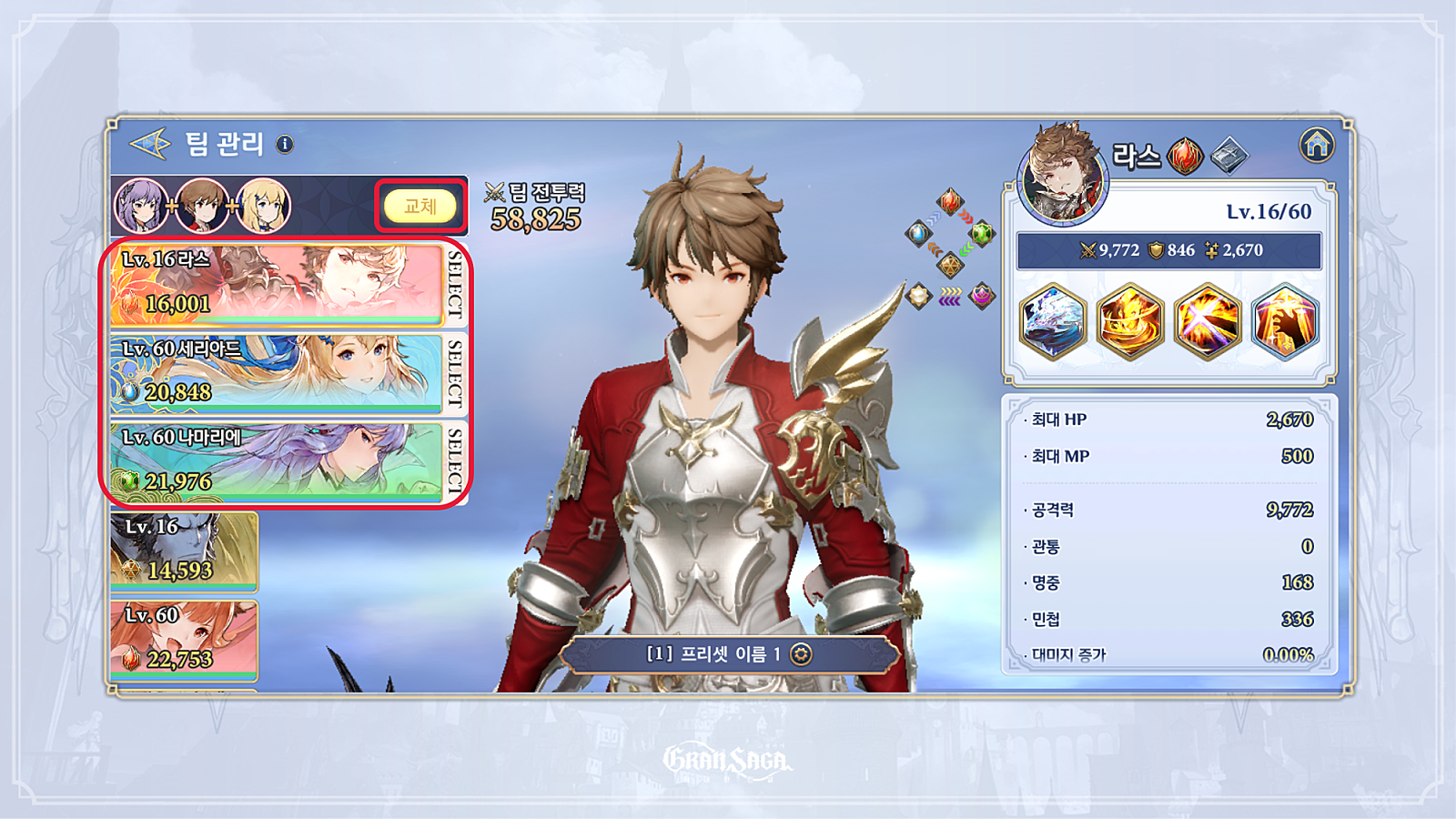Open the fire swirl skill icon
The width and height of the screenshot is (1456, 819).
click(1130, 322)
